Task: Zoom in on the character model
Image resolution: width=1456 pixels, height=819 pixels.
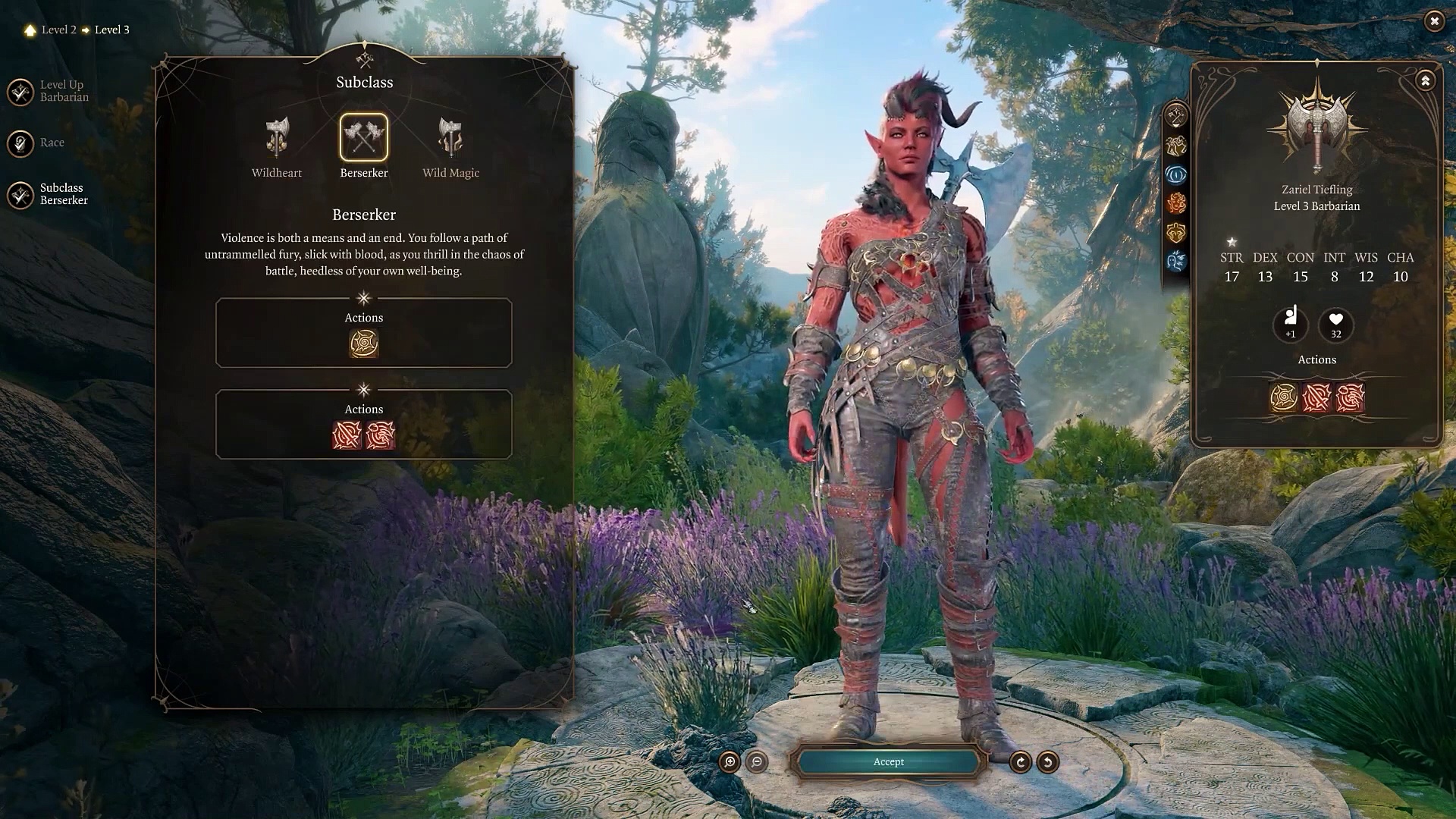Action: 730,762
